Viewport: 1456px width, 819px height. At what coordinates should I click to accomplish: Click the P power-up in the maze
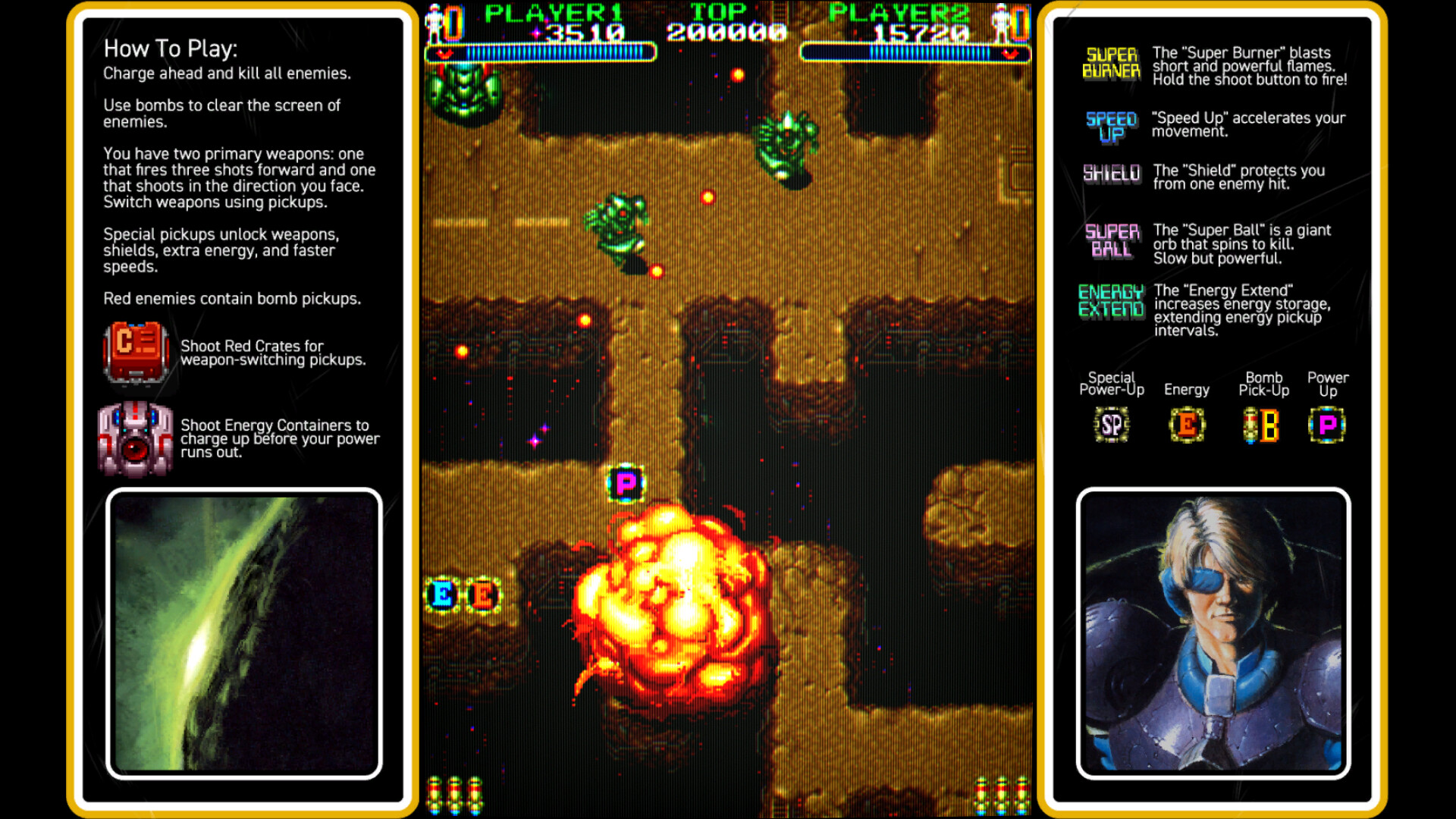pos(624,483)
